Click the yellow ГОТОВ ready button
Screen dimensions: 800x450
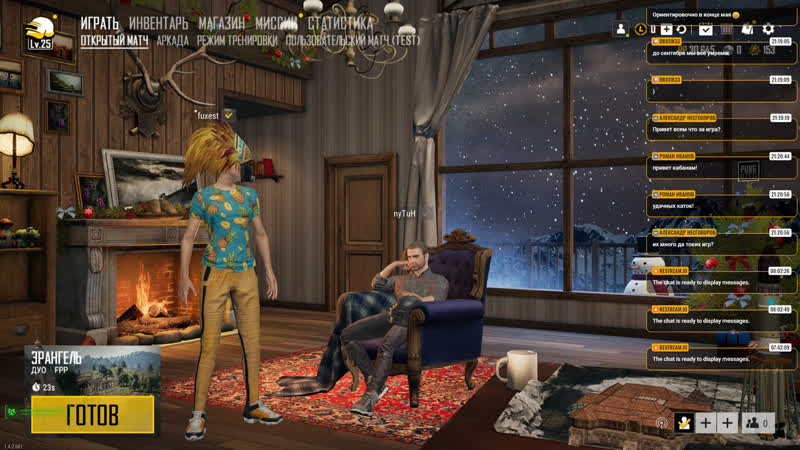tap(92, 414)
